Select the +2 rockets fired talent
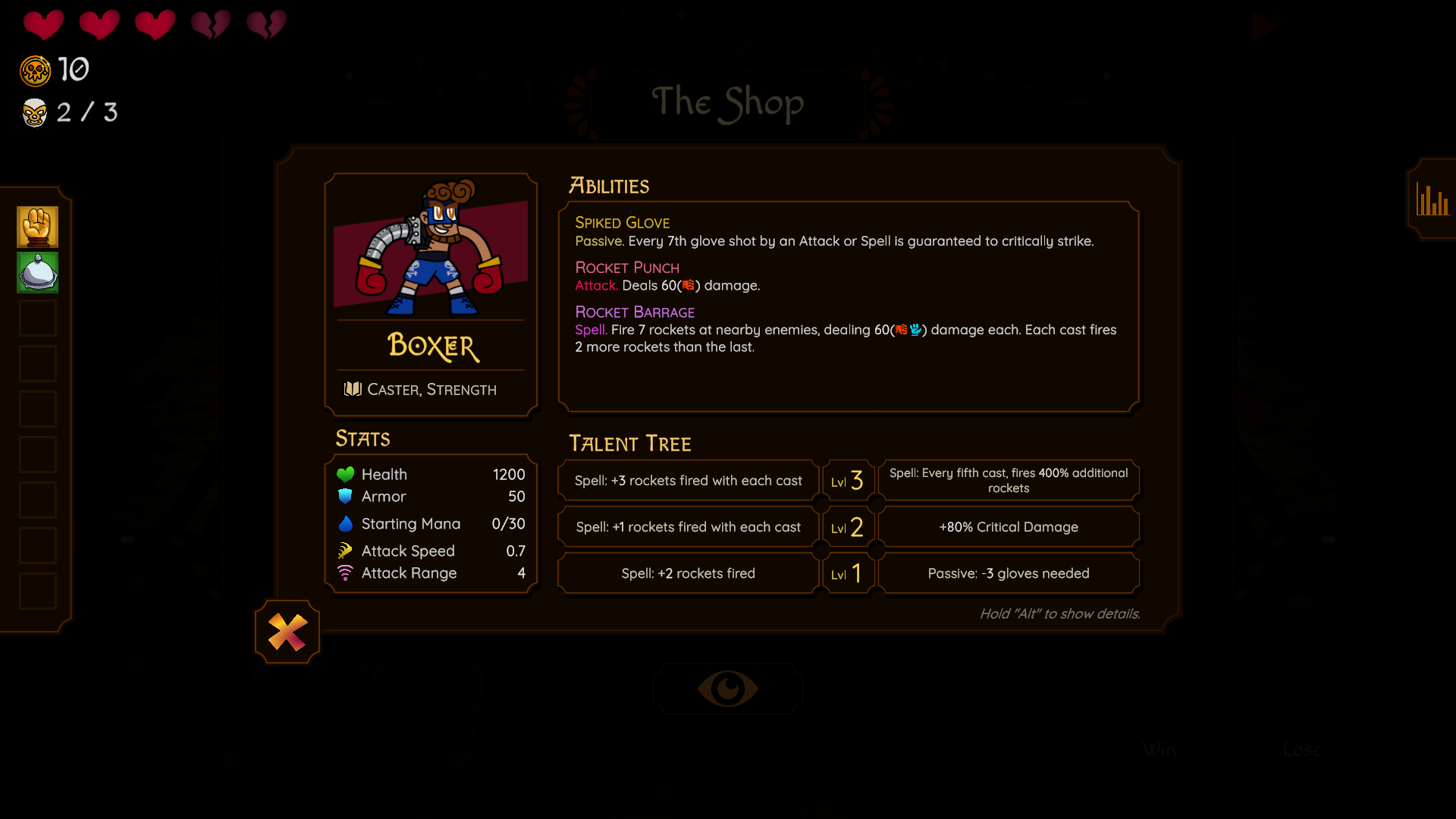This screenshot has width=1456, height=819. 688,573
